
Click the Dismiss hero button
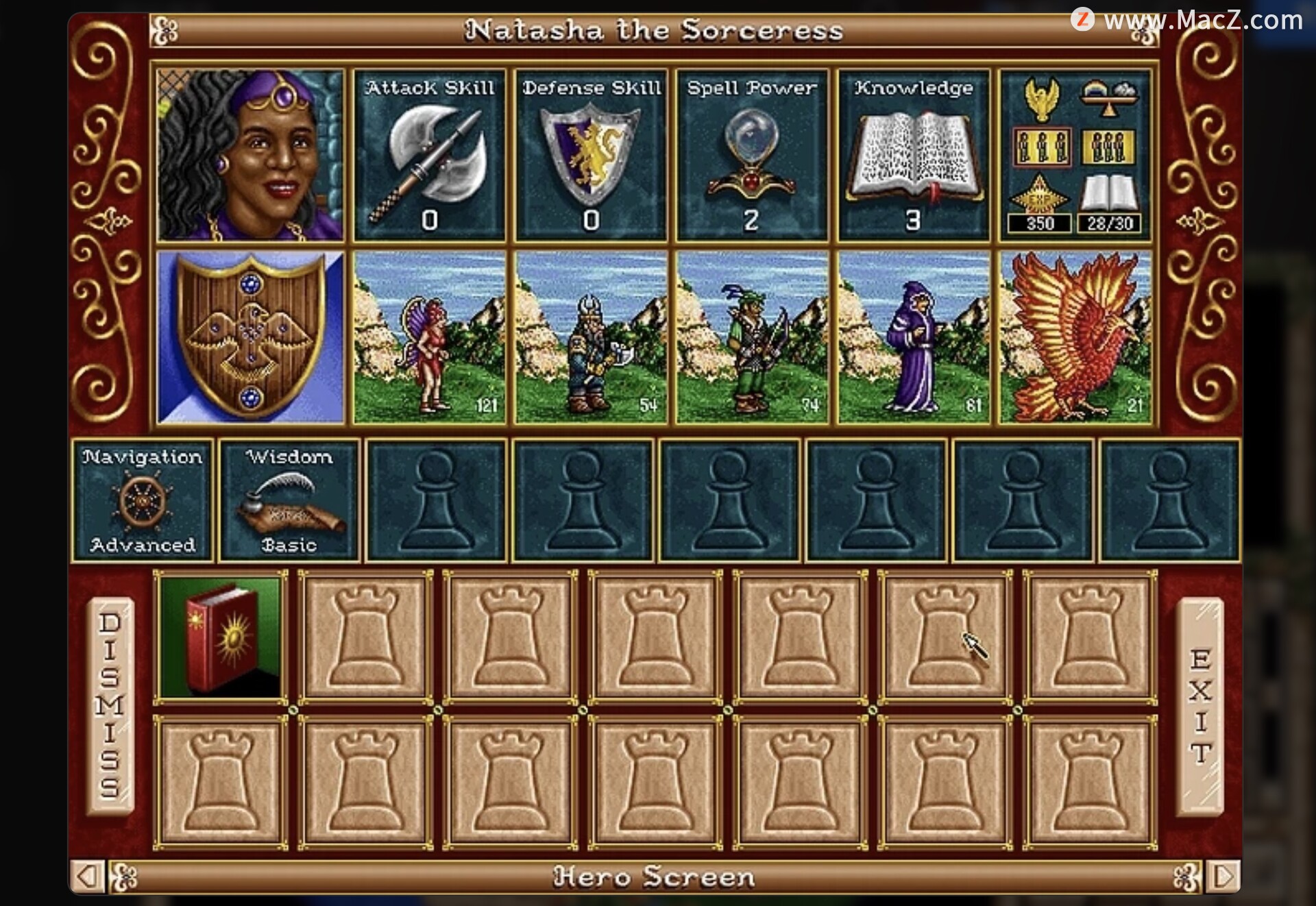(x=110, y=706)
